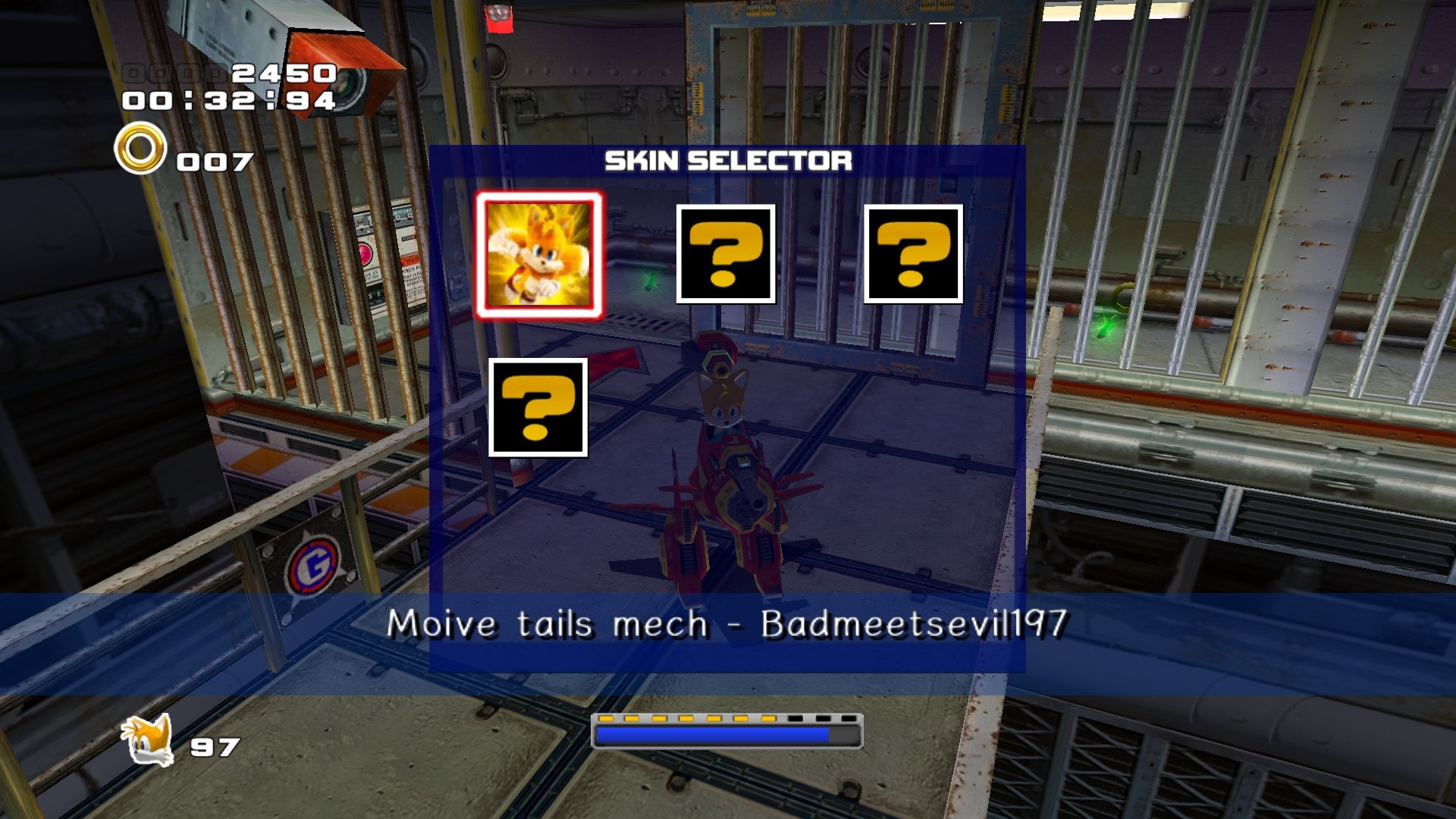This screenshot has height=819, width=1456.
Task: Select the bottom-row locked skin slot
Action: click(538, 409)
